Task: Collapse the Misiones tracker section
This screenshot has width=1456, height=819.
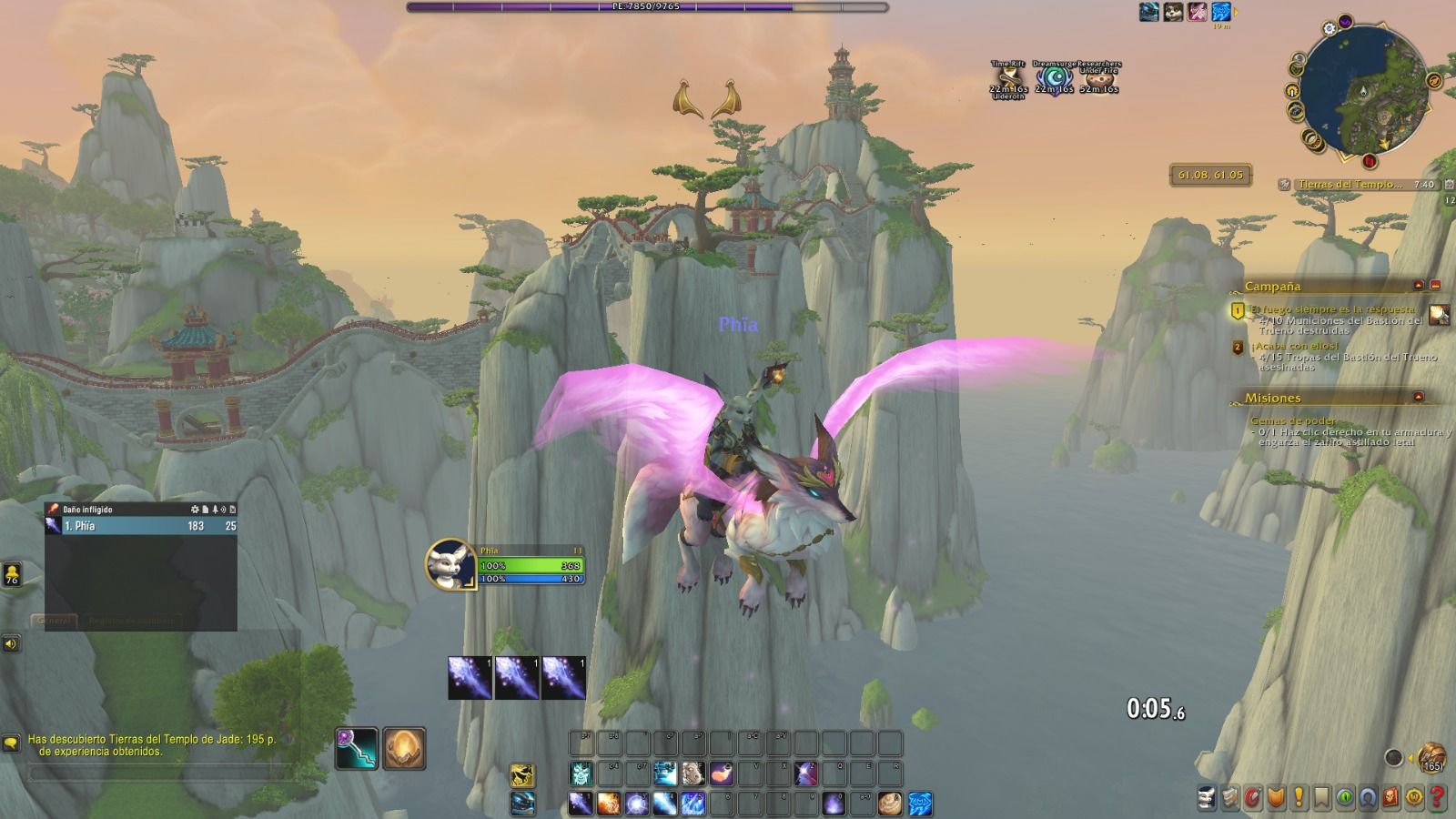Action: 1419,398
